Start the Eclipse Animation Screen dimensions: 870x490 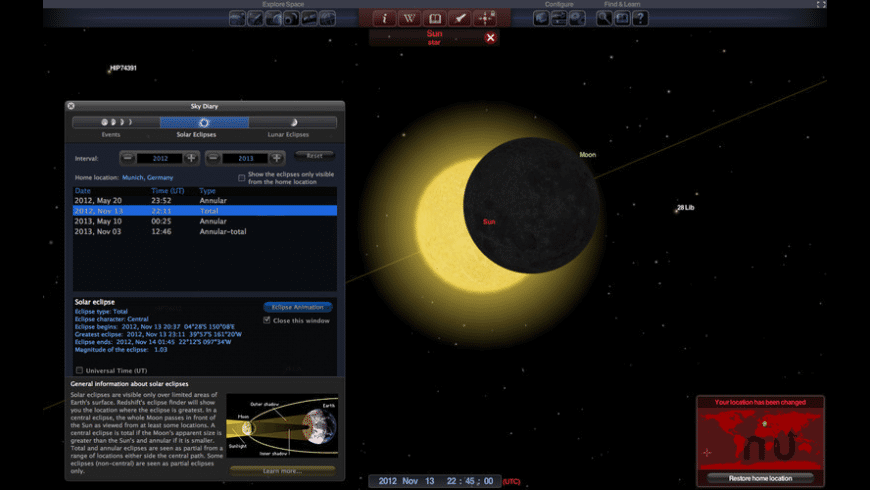coord(298,307)
